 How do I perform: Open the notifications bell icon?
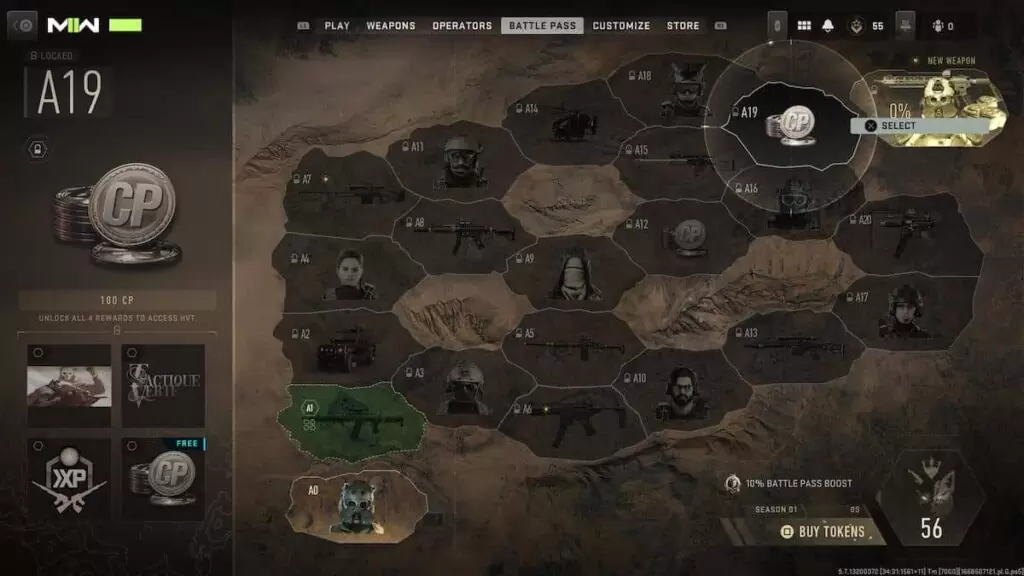pos(828,26)
